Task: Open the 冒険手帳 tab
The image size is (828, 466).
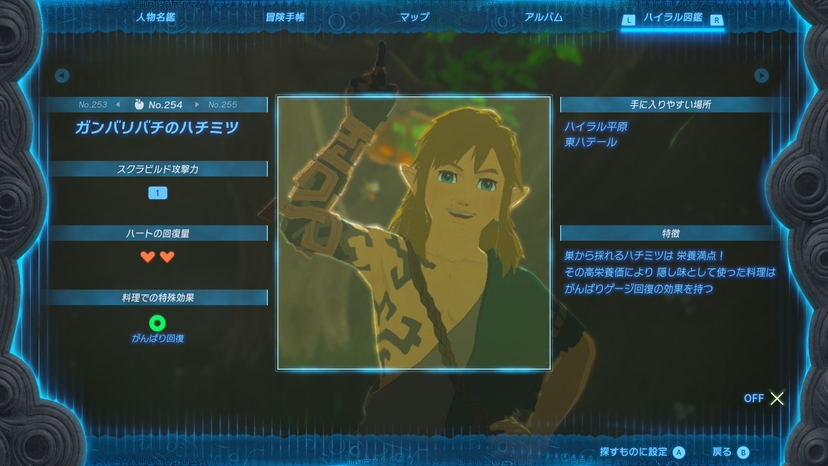Action: point(285,17)
